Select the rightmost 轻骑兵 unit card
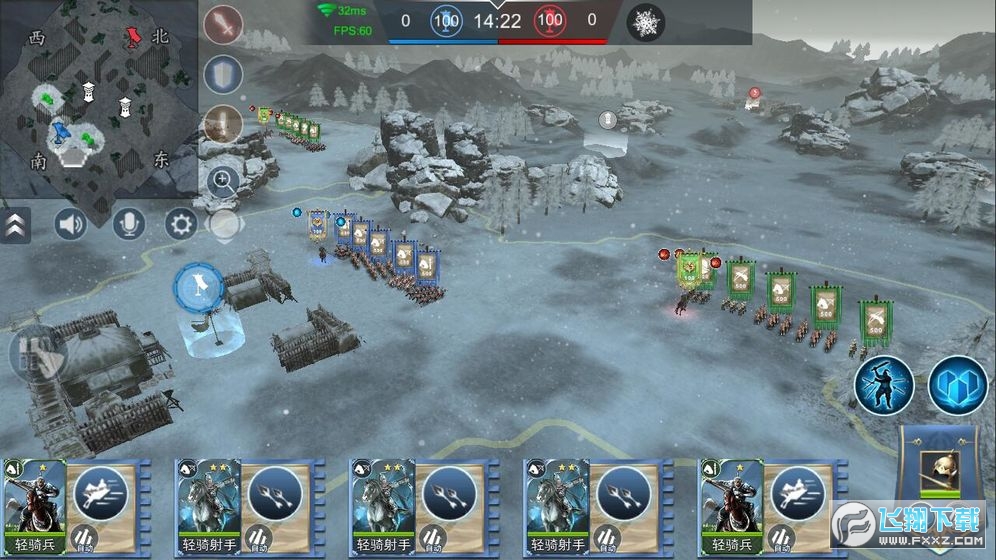 coord(730,505)
